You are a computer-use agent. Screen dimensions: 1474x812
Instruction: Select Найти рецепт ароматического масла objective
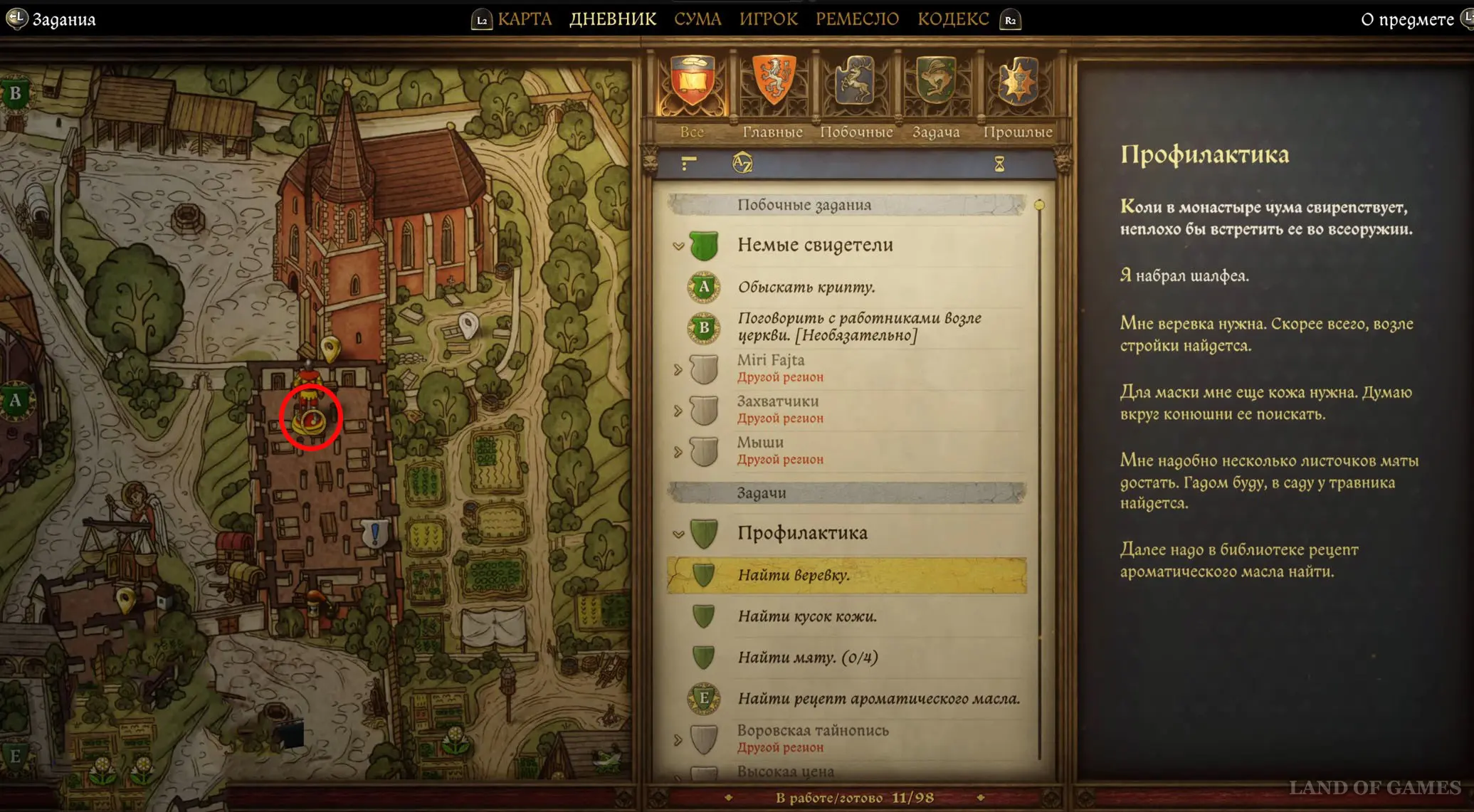(878, 699)
